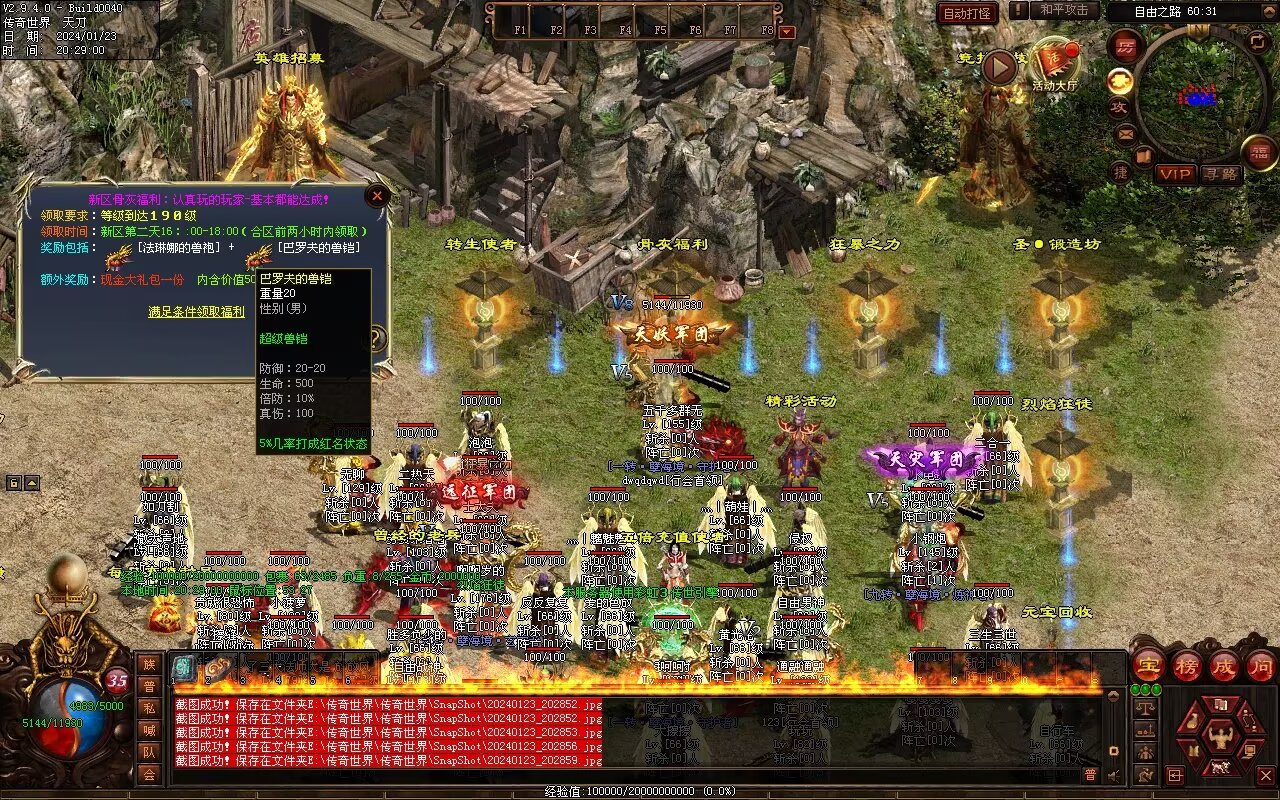Screen dimensions: 1280x800
Task: Toggle 自动打怪 auto-fight button
Action: [x=968, y=13]
